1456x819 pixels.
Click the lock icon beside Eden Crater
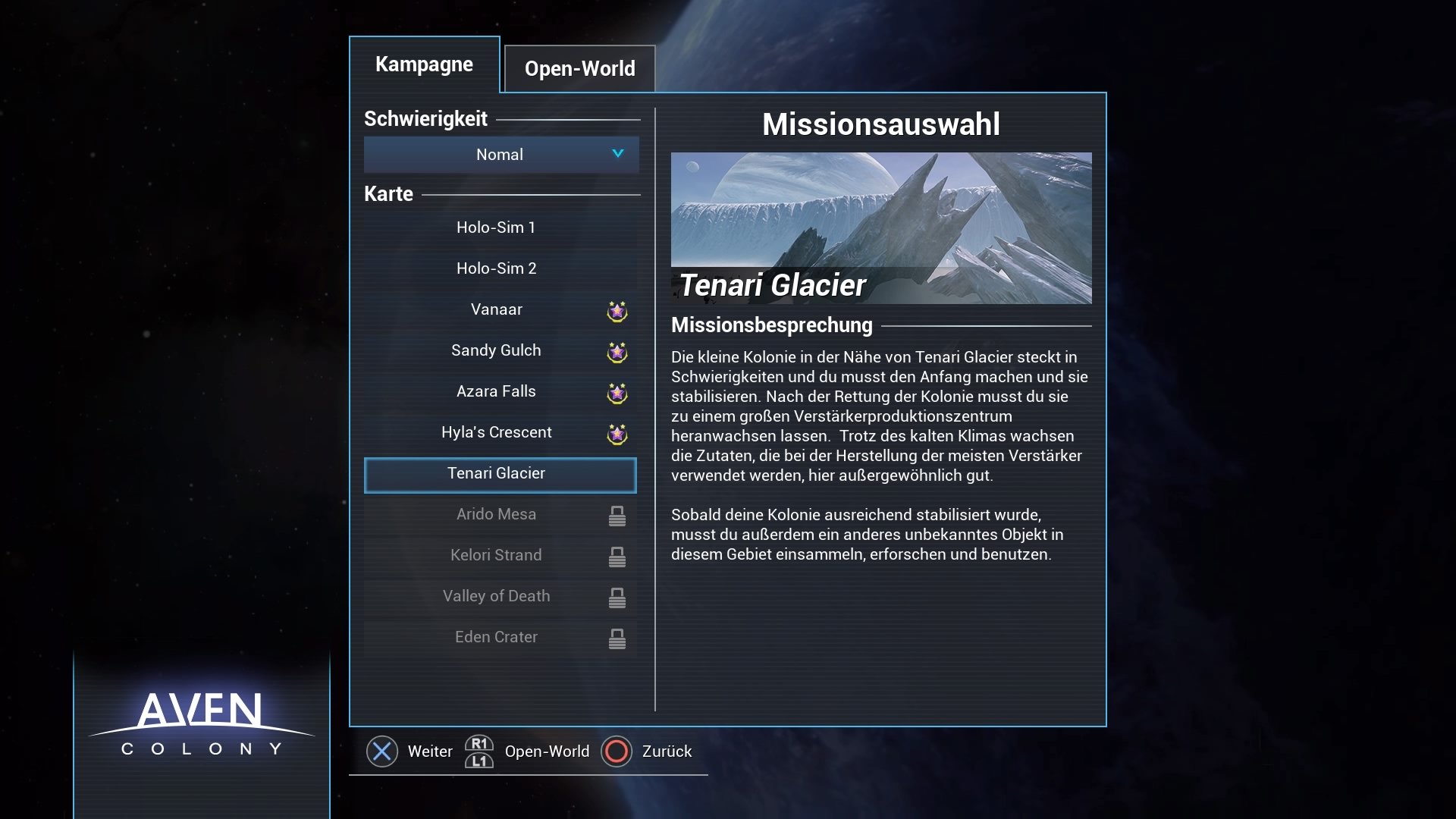tap(617, 639)
